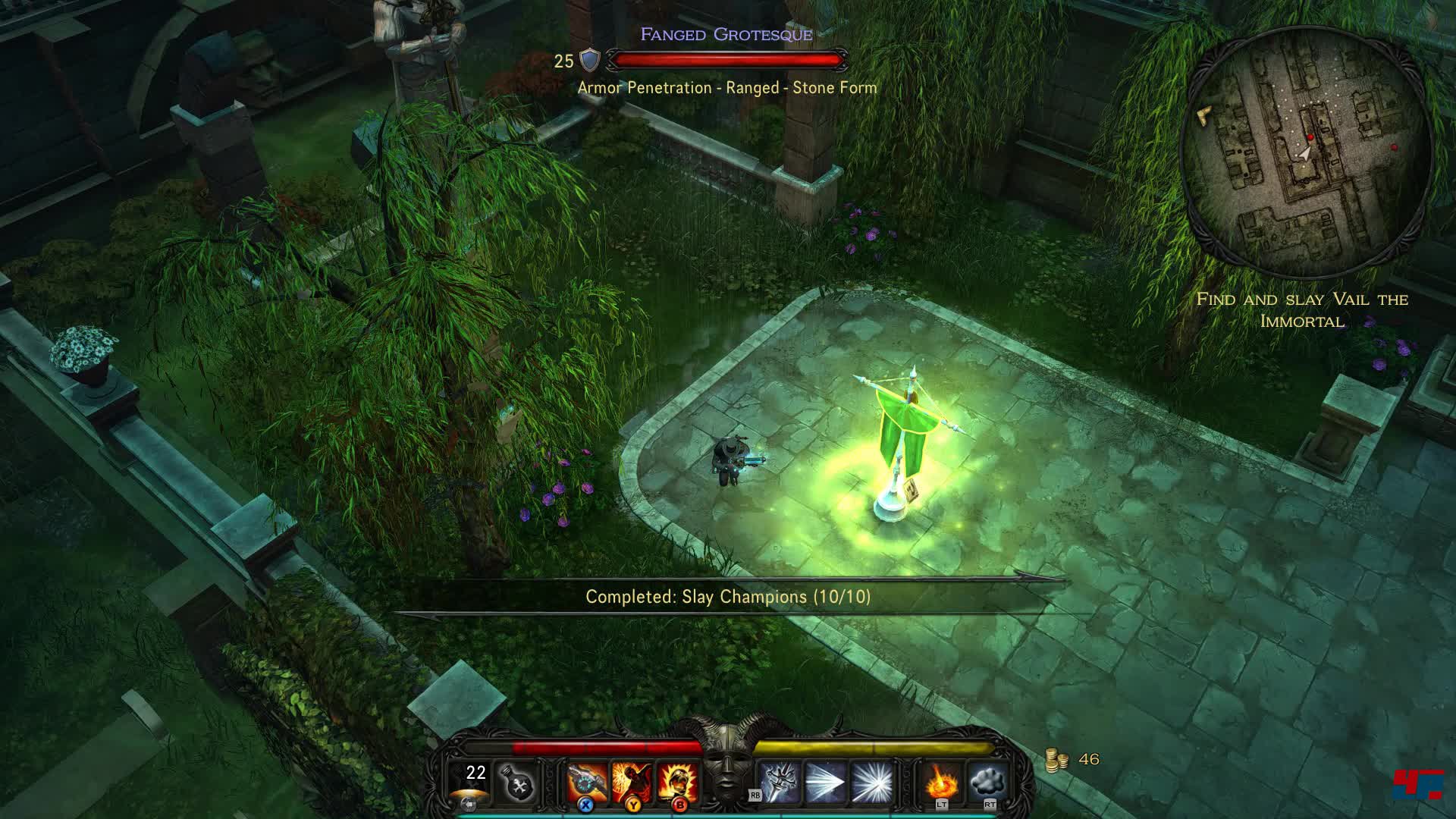The width and height of the screenshot is (1456, 819).
Task: Activate the handheld cannon attack skill
Action: click(588, 783)
